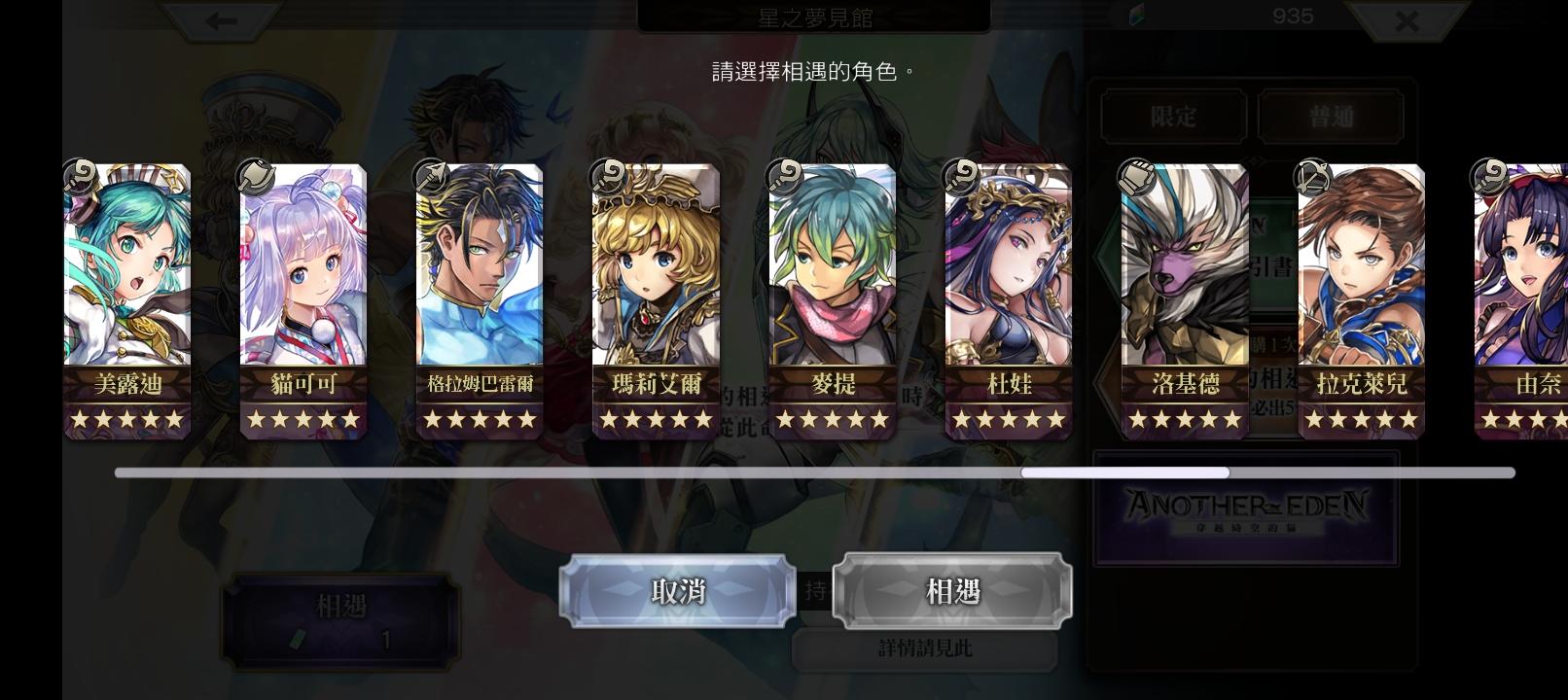The image size is (1568, 700).
Task: Click the fist weapon icon on 洛基德's card
Action: pyautogui.click(x=1136, y=177)
